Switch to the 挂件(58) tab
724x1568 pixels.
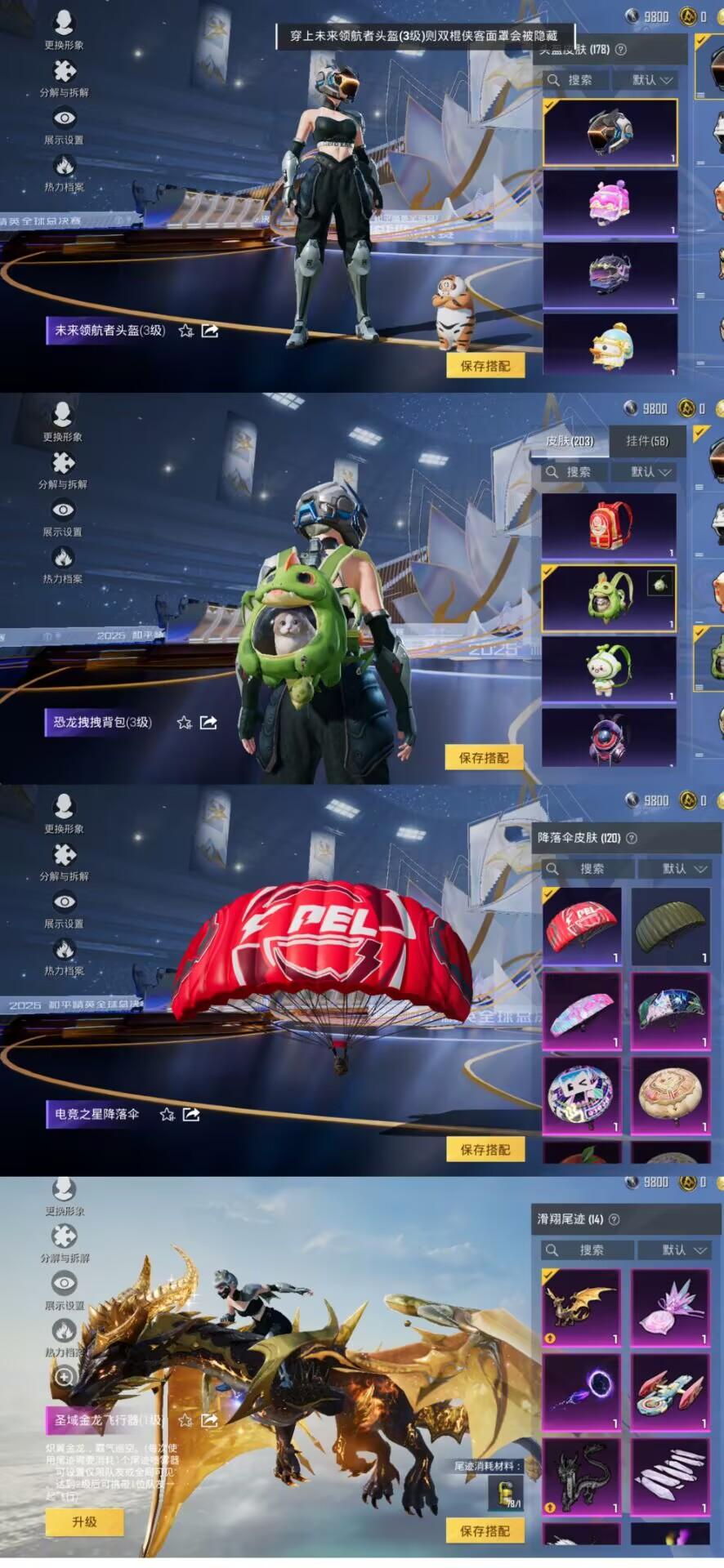(x=646, y=441)
